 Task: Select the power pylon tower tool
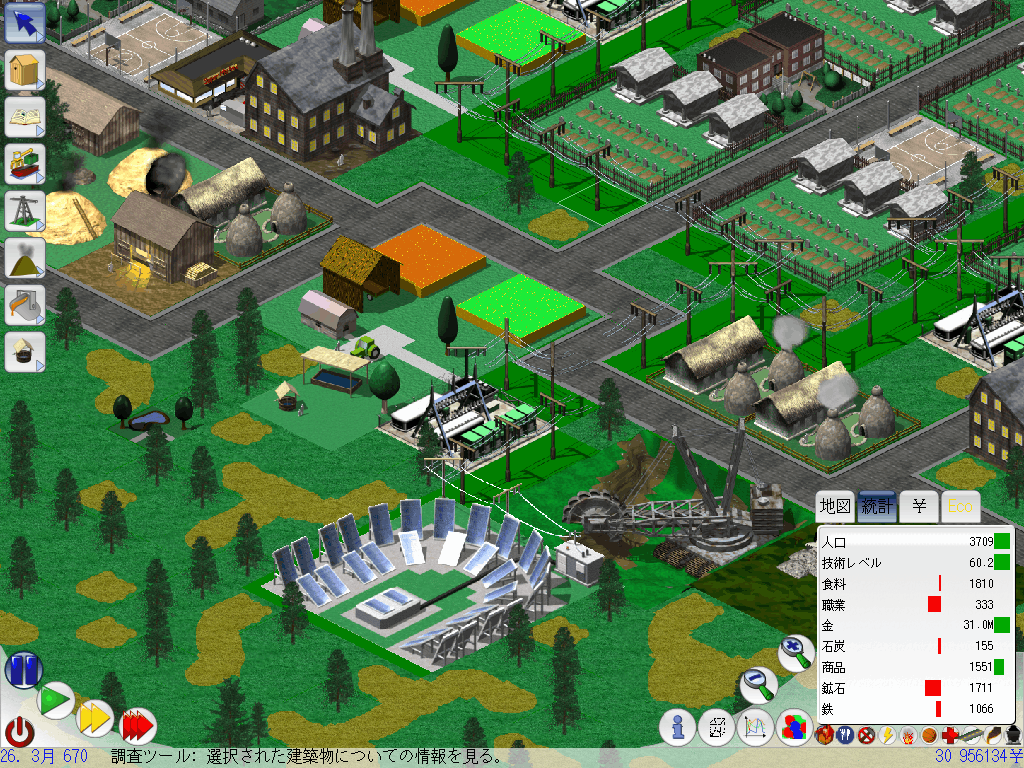coord(24,210)
